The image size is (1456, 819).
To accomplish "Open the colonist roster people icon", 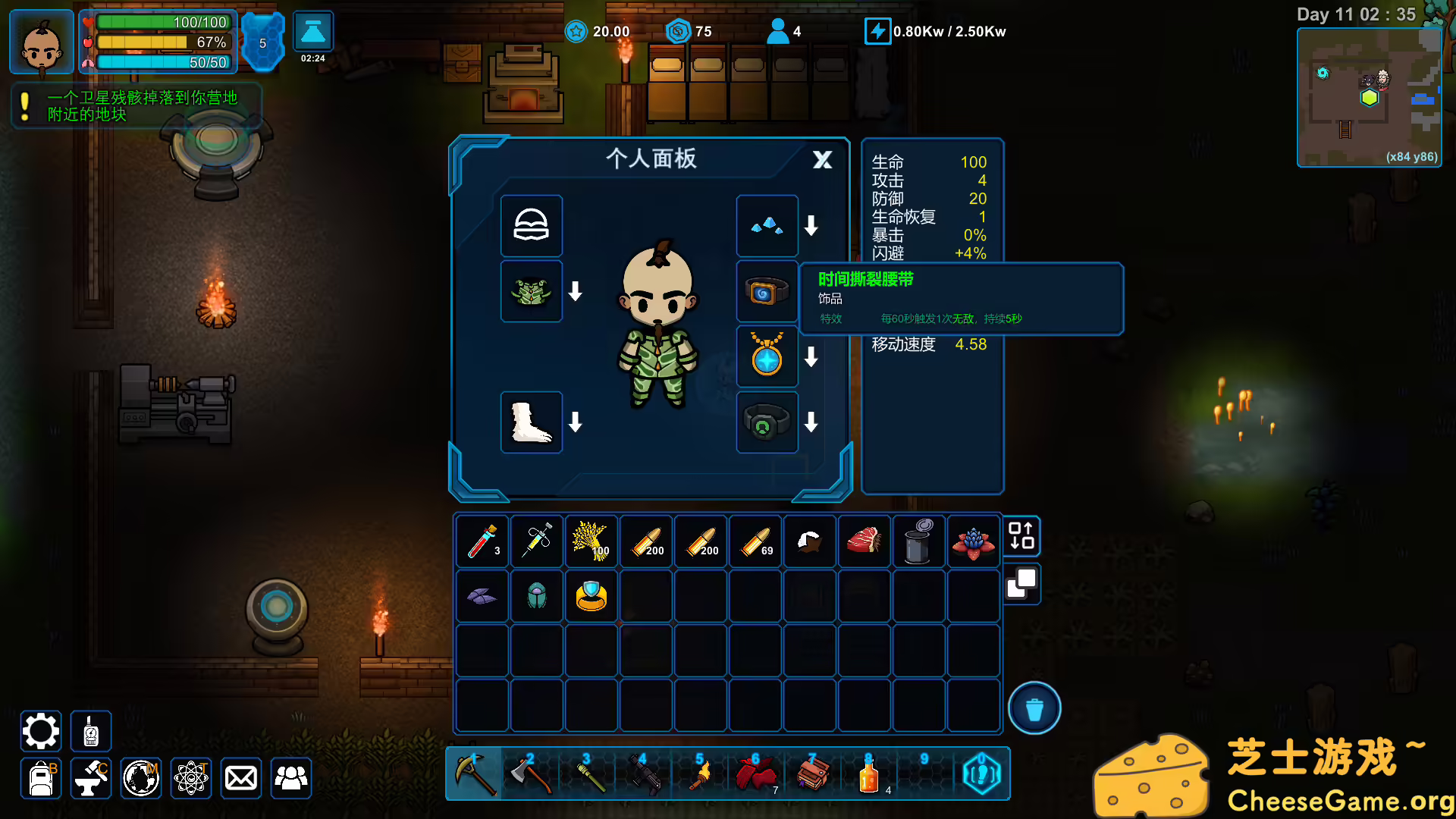I will click(291, 778).
